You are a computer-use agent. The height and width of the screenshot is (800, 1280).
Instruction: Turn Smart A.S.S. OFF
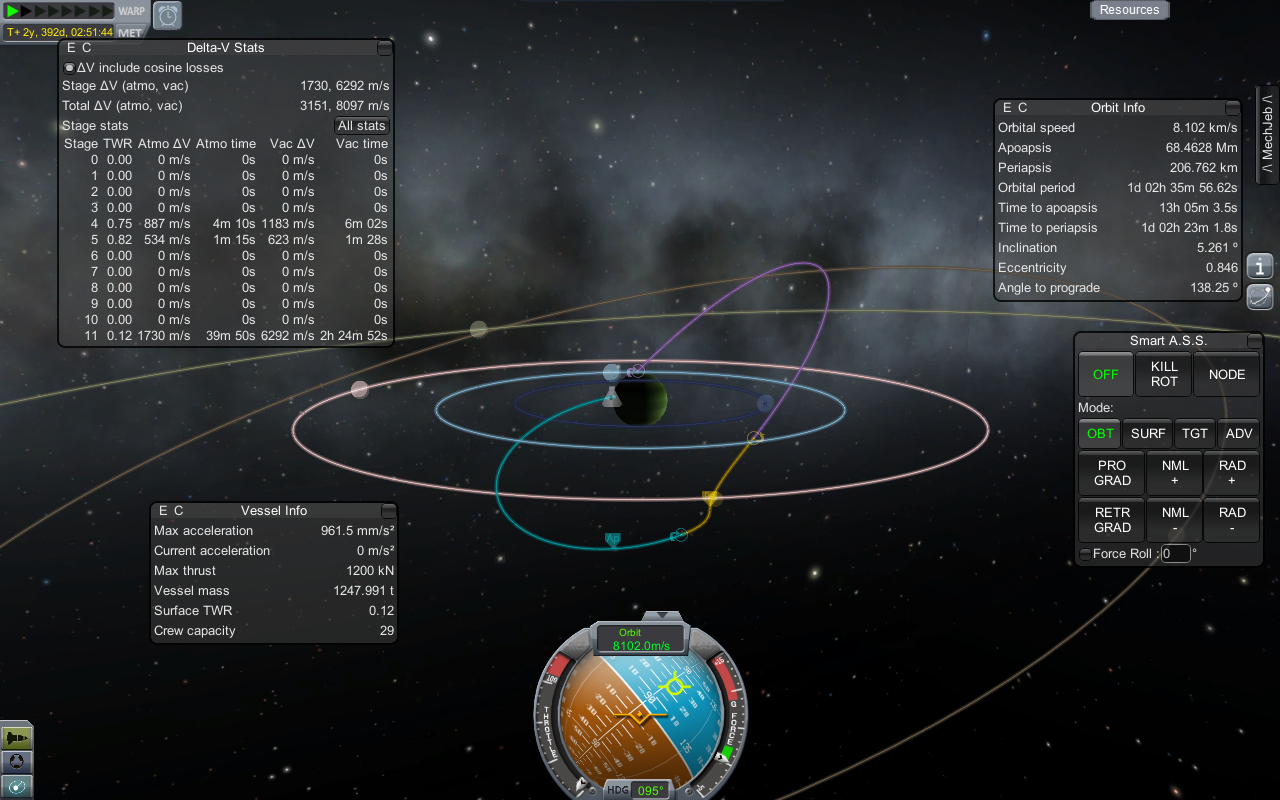1105,374
